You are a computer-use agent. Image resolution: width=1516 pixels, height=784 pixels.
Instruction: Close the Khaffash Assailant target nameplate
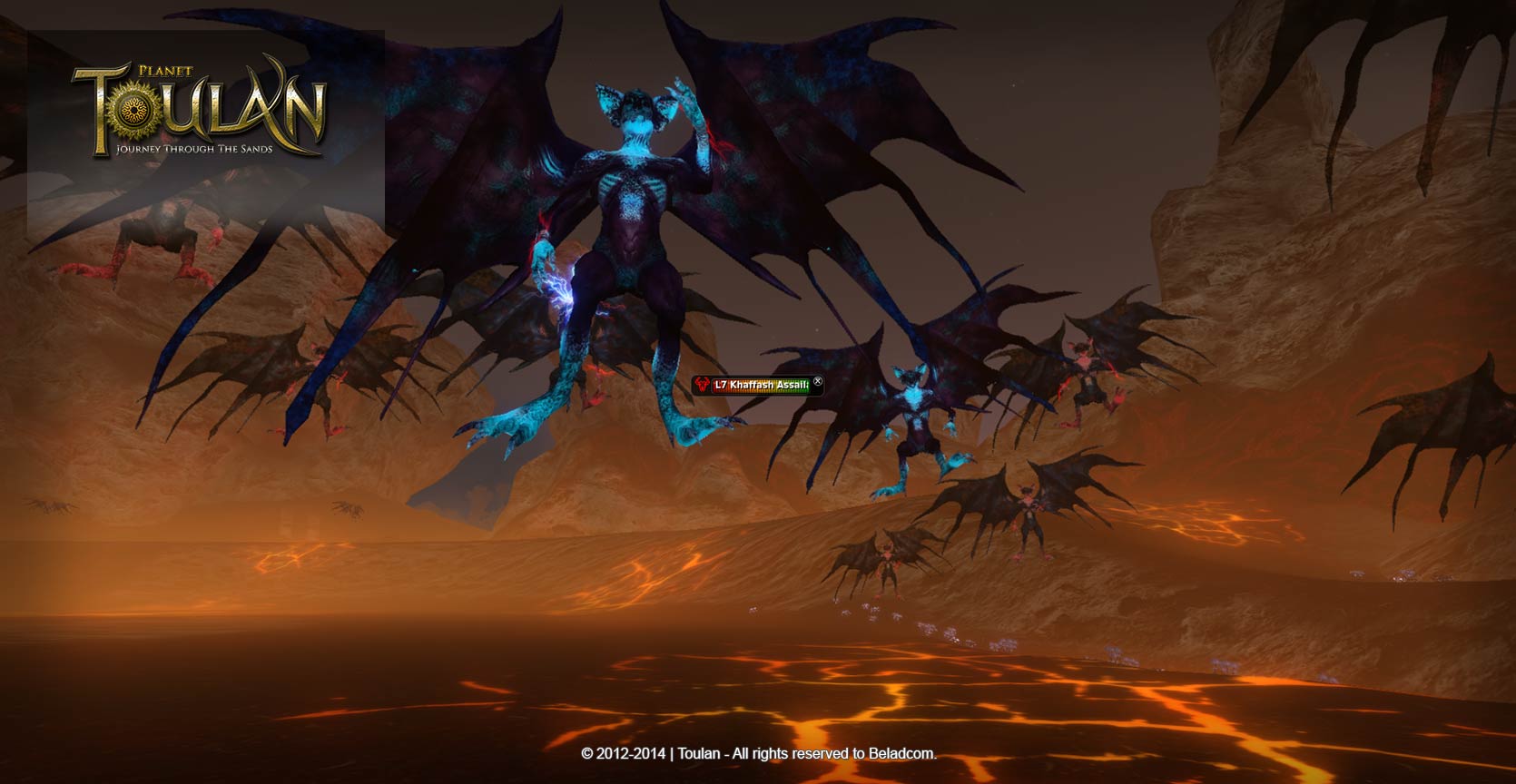817,382
